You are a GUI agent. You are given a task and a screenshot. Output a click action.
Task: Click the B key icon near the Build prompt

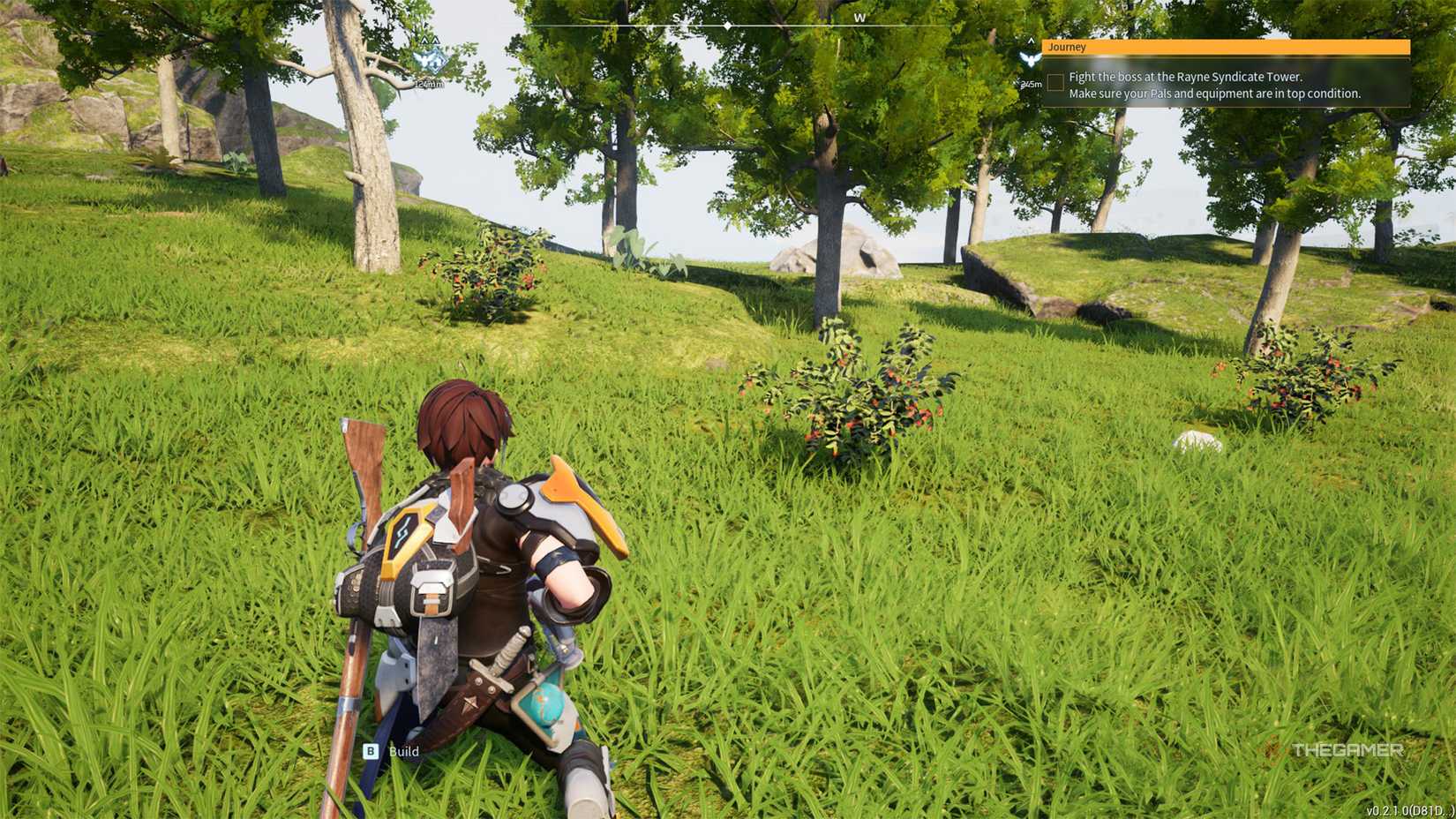click(x=370, y=752)
